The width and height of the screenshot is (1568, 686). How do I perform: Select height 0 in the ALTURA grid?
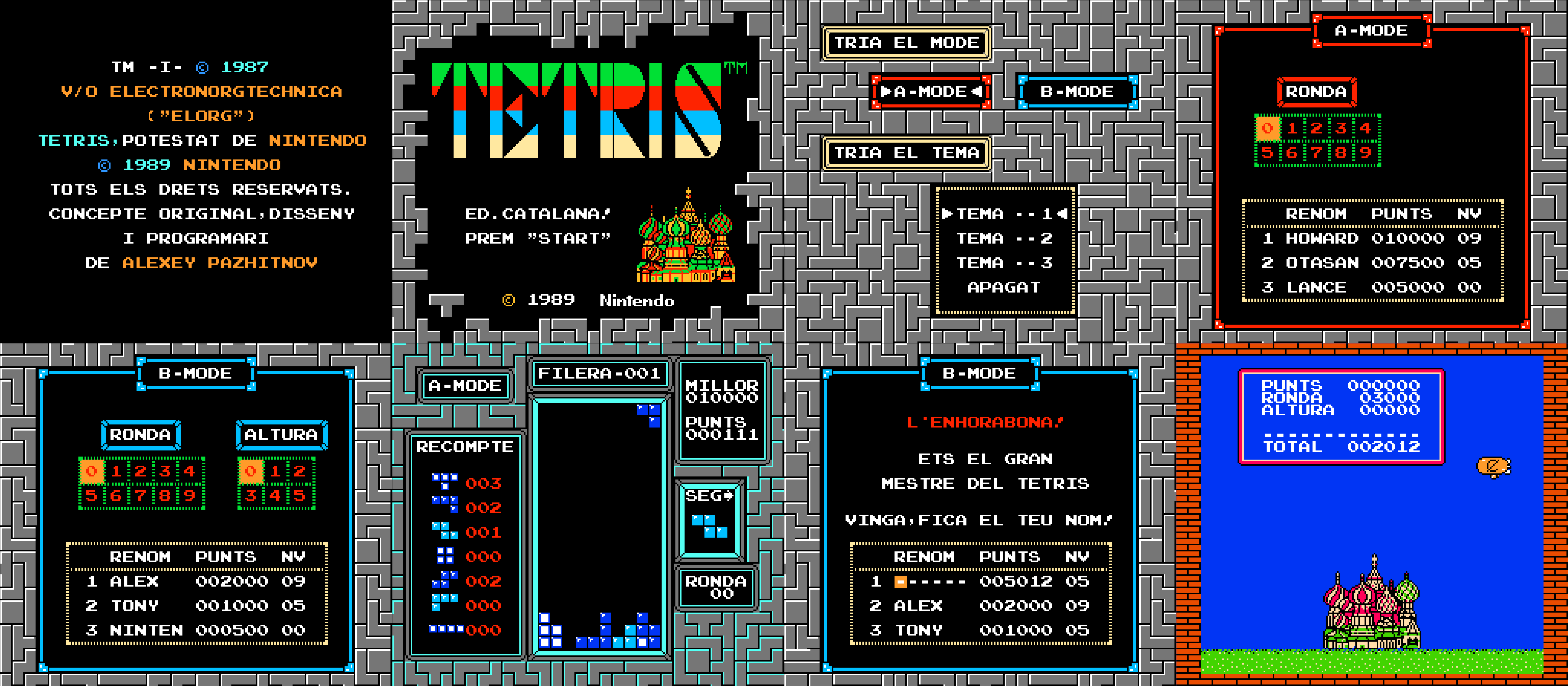[251, 471]
